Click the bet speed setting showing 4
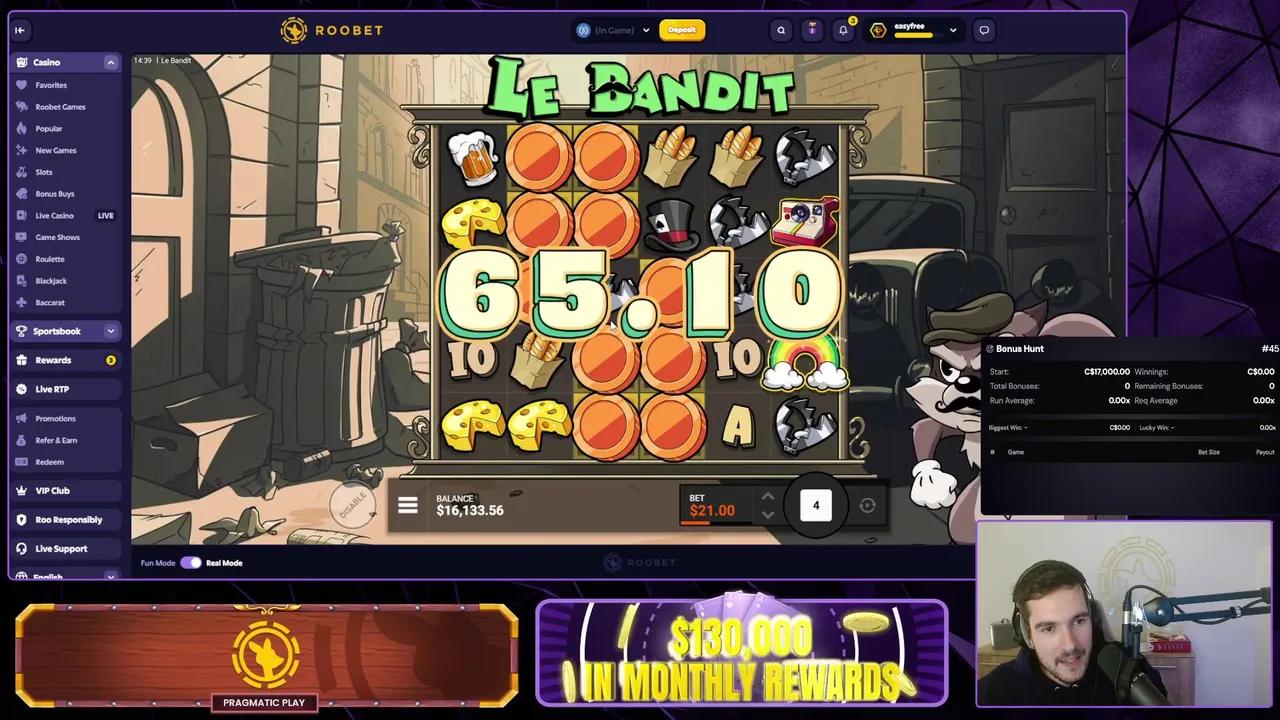Image resolution: width=1280 pixels, height=720 pixels. pos(816,505)
